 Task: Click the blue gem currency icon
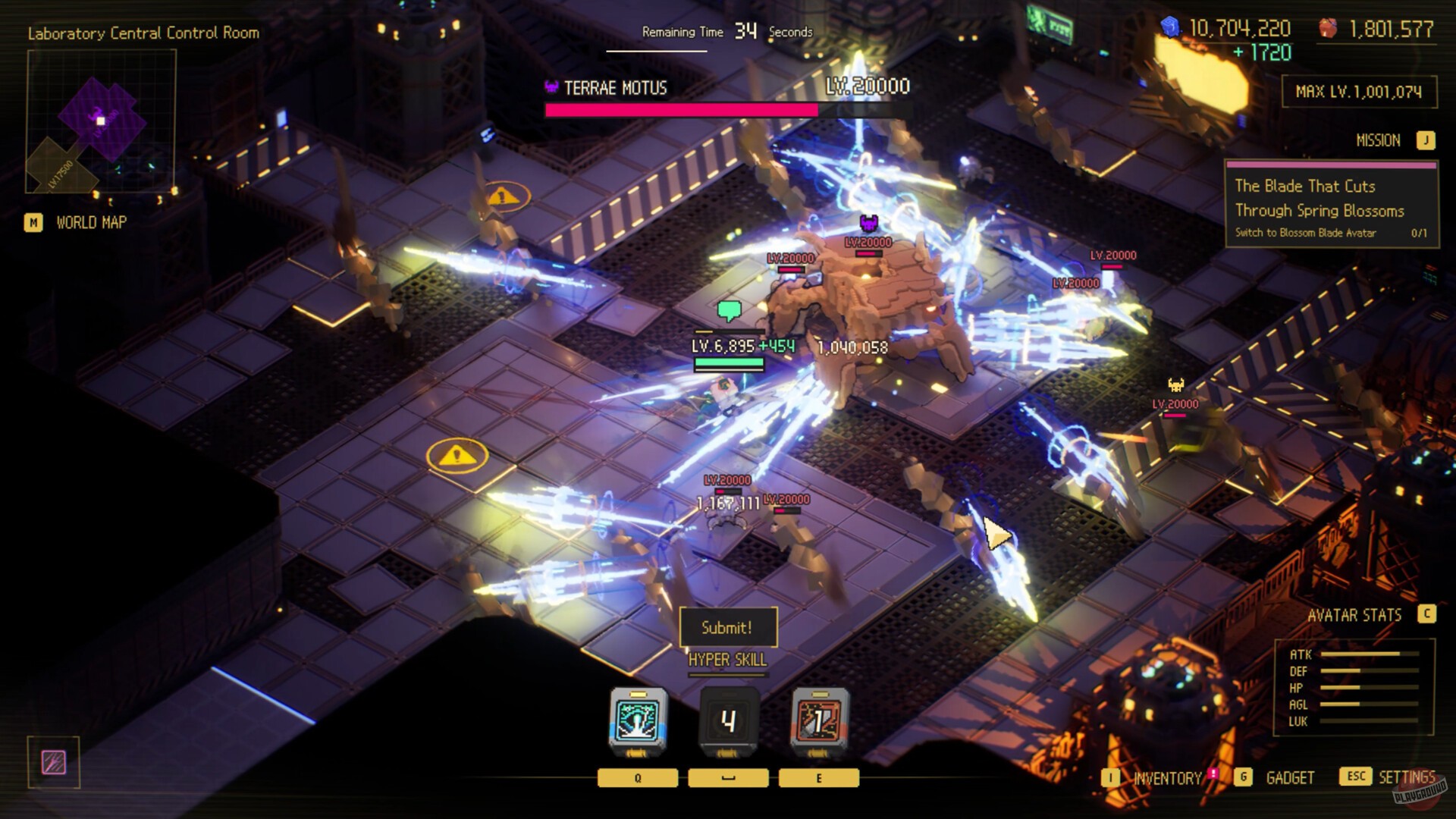(x=1172, y=25)
